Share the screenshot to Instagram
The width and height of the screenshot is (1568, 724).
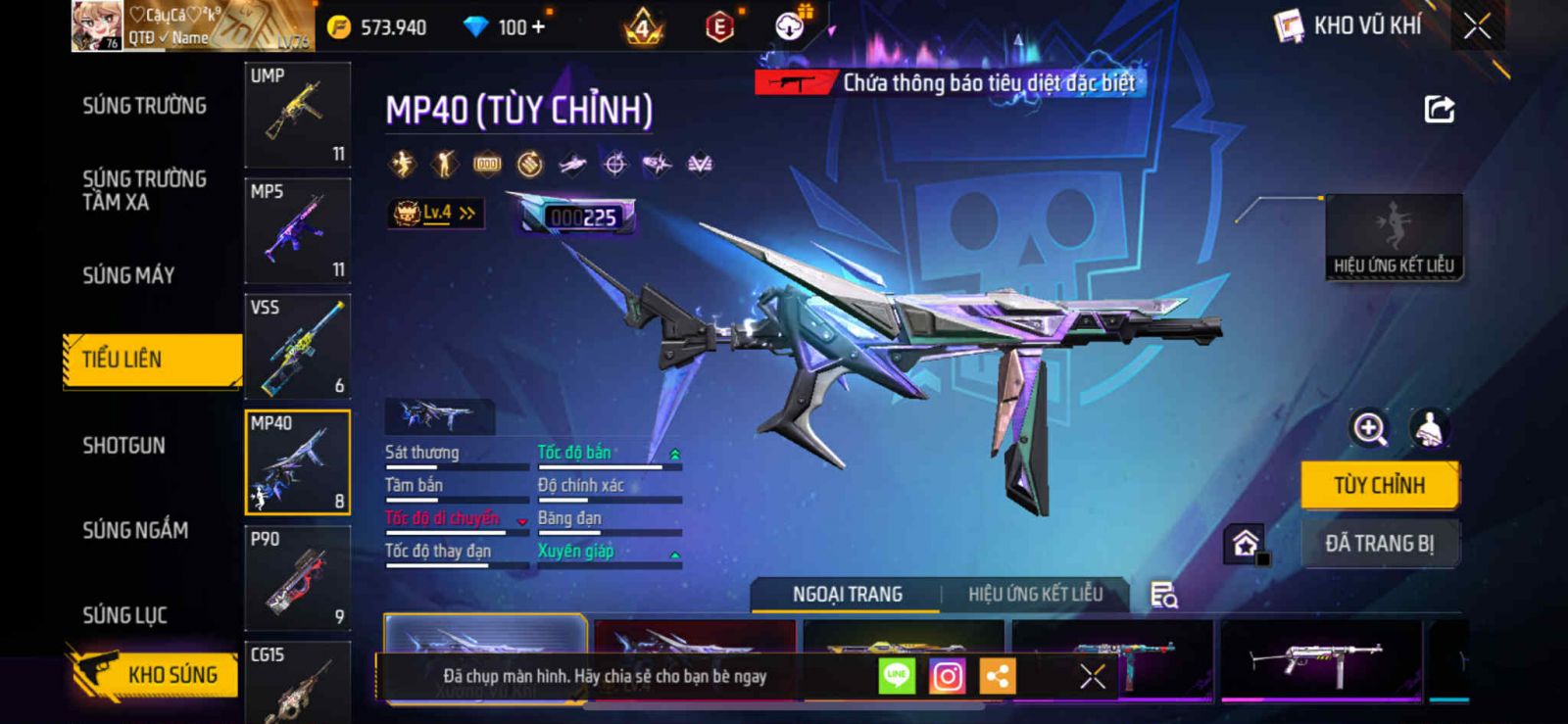(947, 676)
